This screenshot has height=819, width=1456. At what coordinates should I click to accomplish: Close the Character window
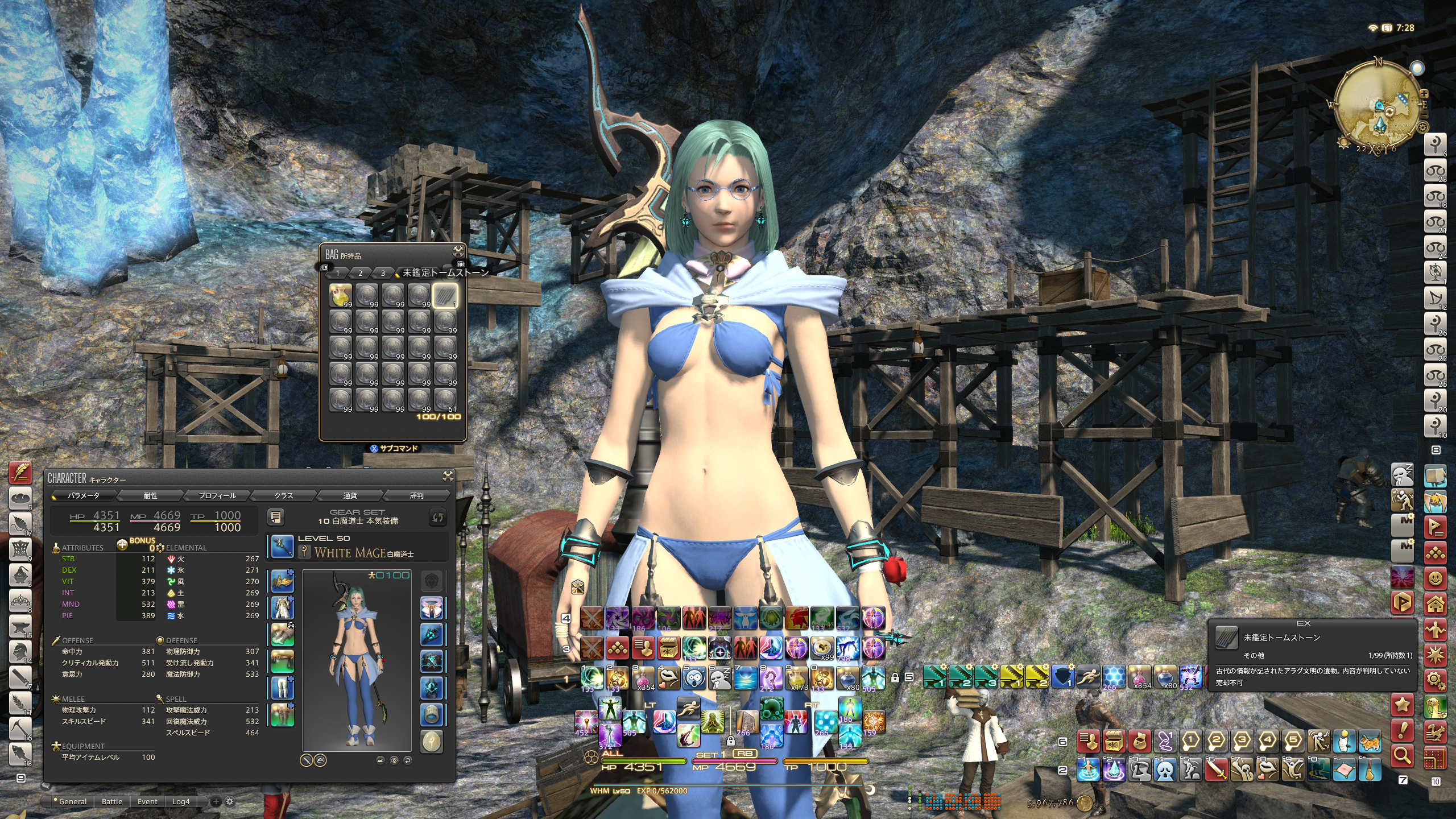point(448,477)
